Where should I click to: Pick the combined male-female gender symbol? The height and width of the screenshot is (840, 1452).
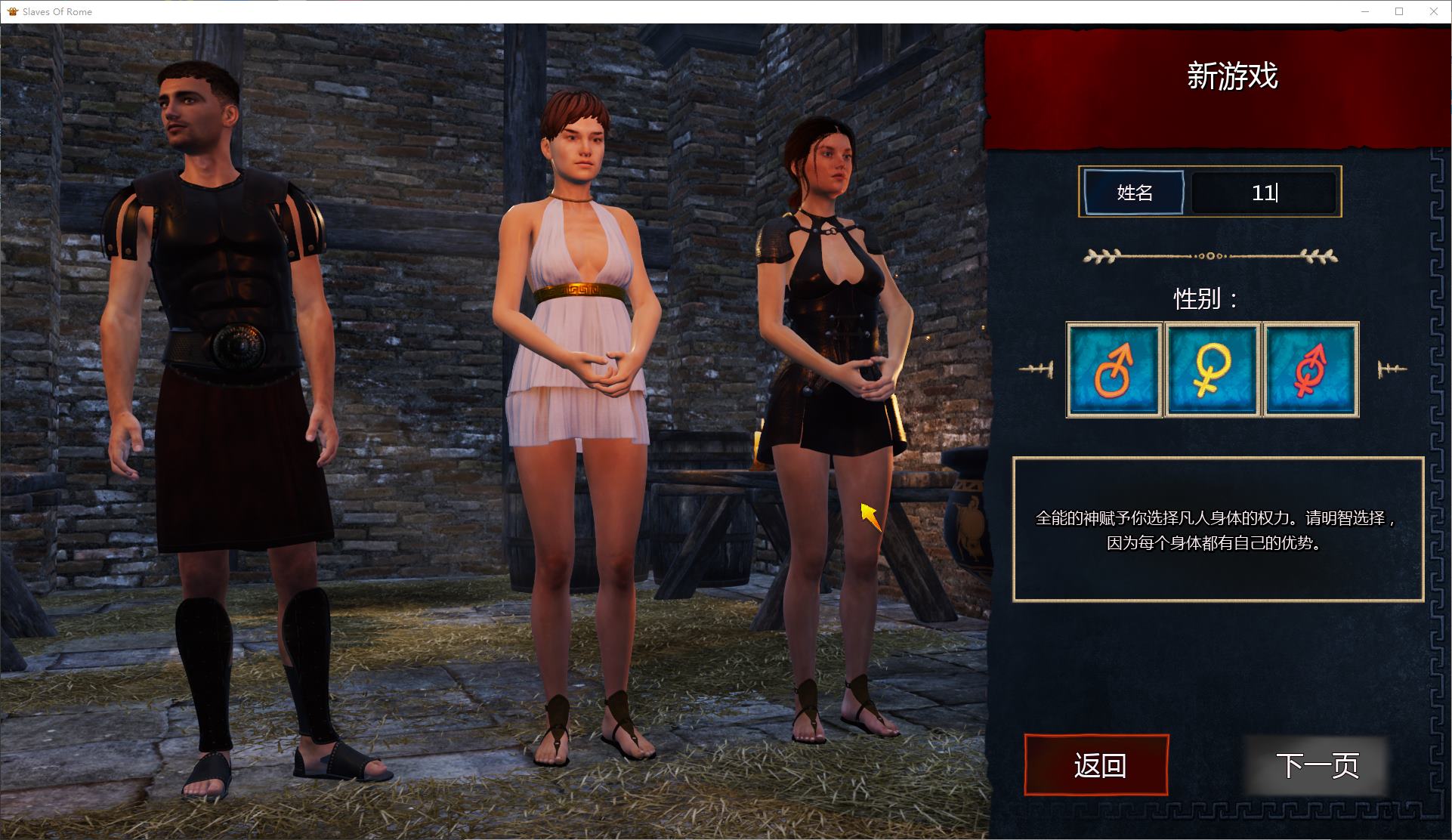point(1311,369)
